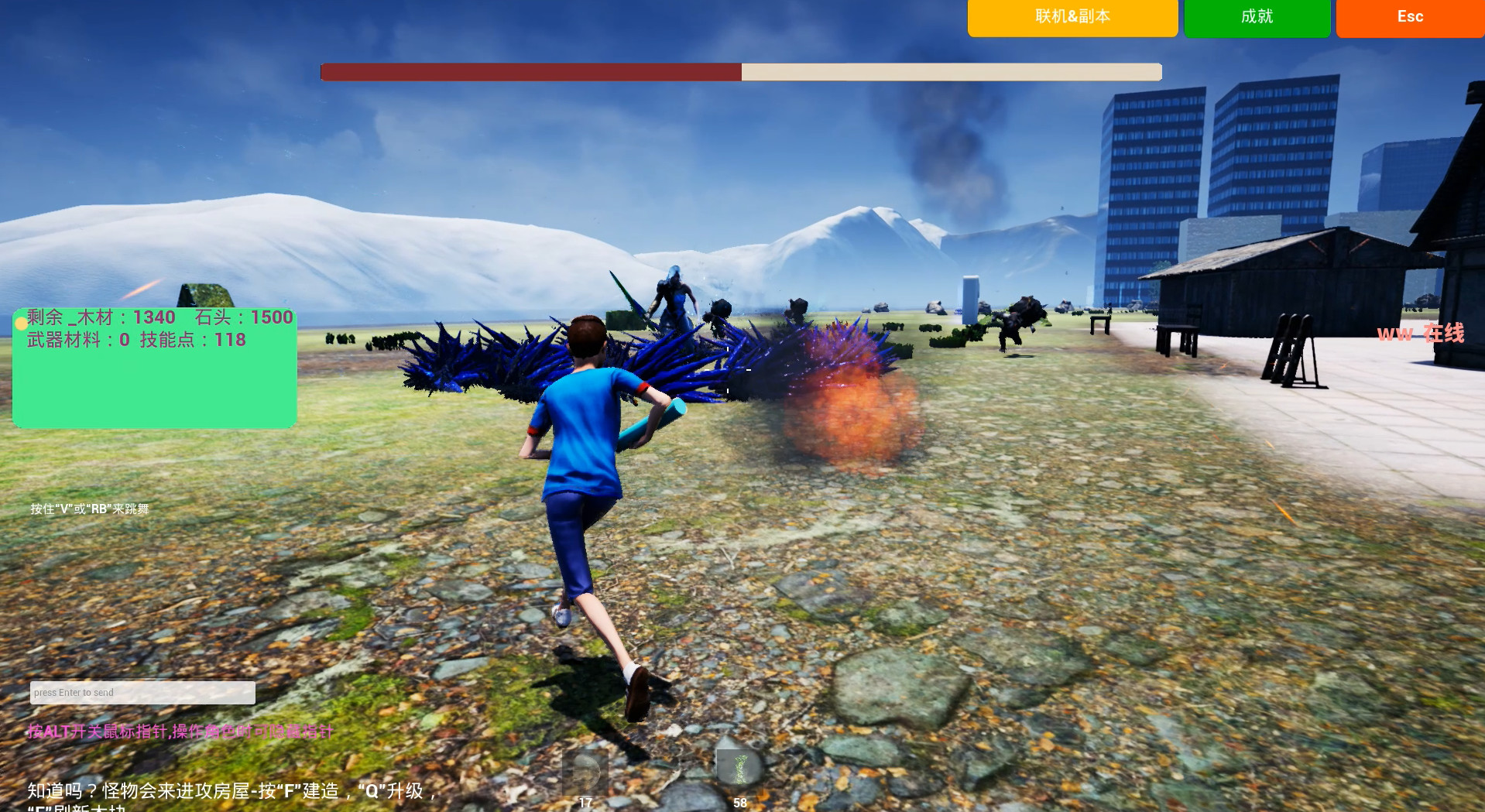Viewport: 1485px width, 812px height.
Task: Open the 成就 achievements screen
Action: (x=1256, y=17)
